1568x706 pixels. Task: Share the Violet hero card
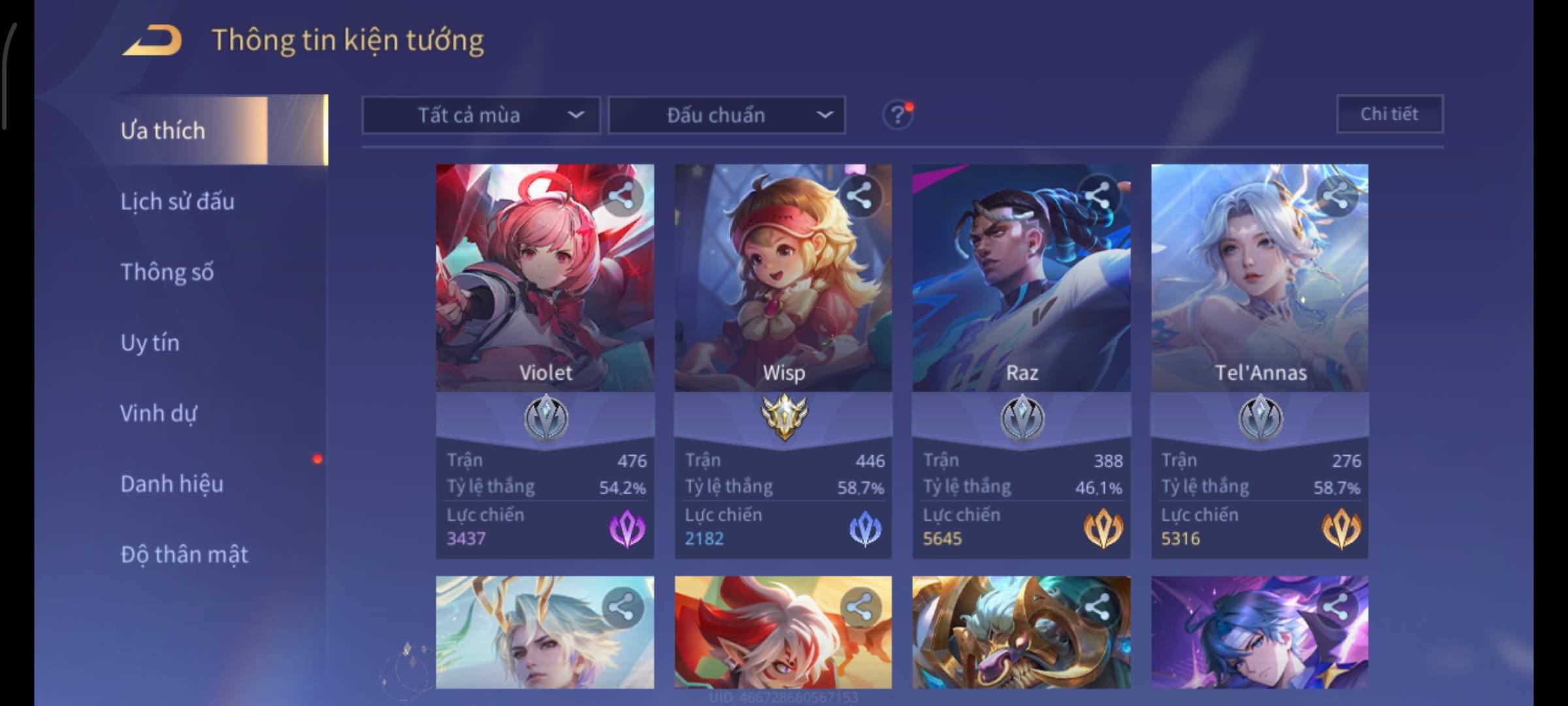point(621,195)
